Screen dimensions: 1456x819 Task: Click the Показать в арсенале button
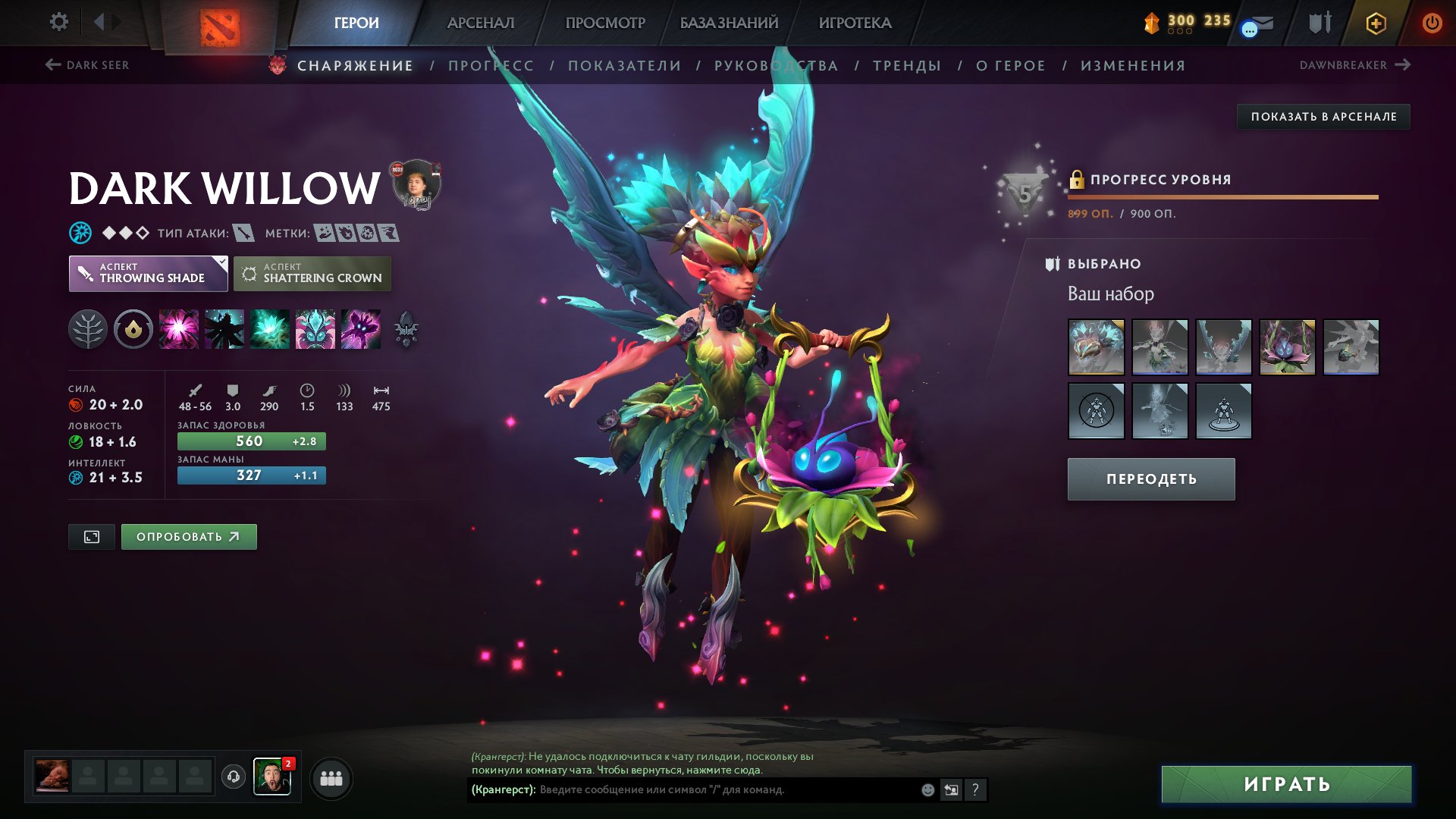point(1323,117)
